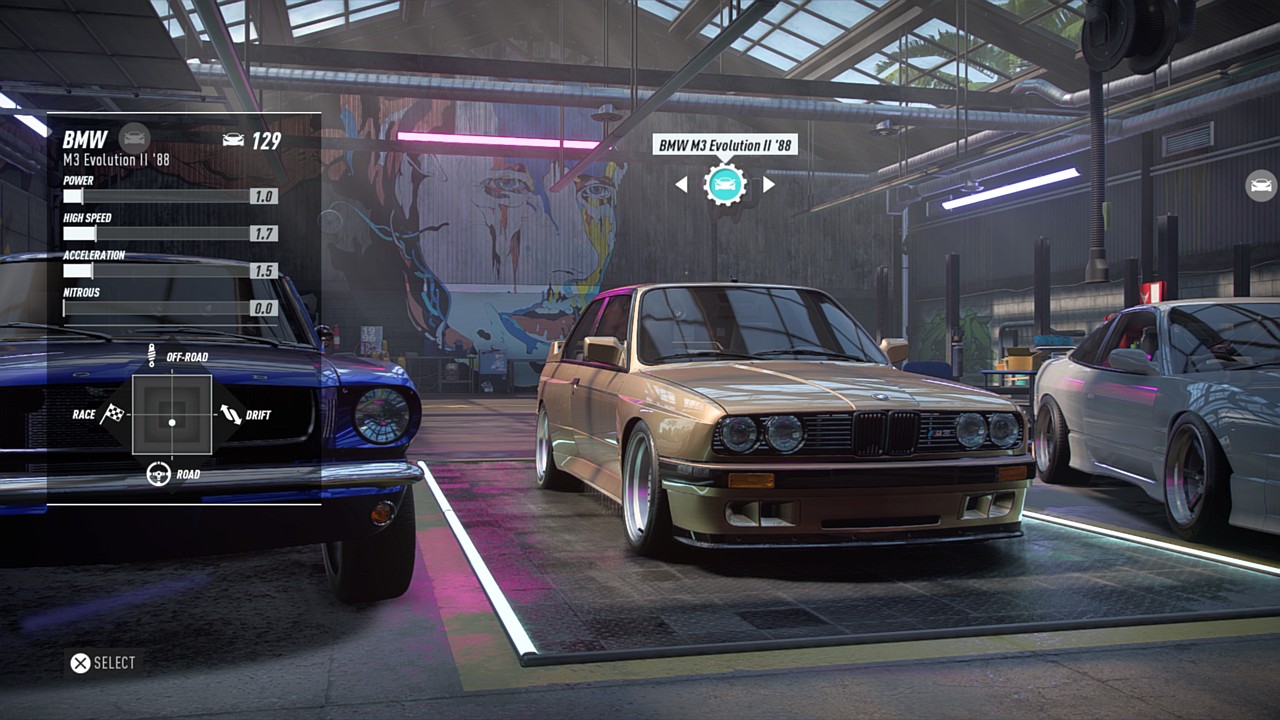Click the BMW M3 Evolution II '88 label

tap(725, 145)
